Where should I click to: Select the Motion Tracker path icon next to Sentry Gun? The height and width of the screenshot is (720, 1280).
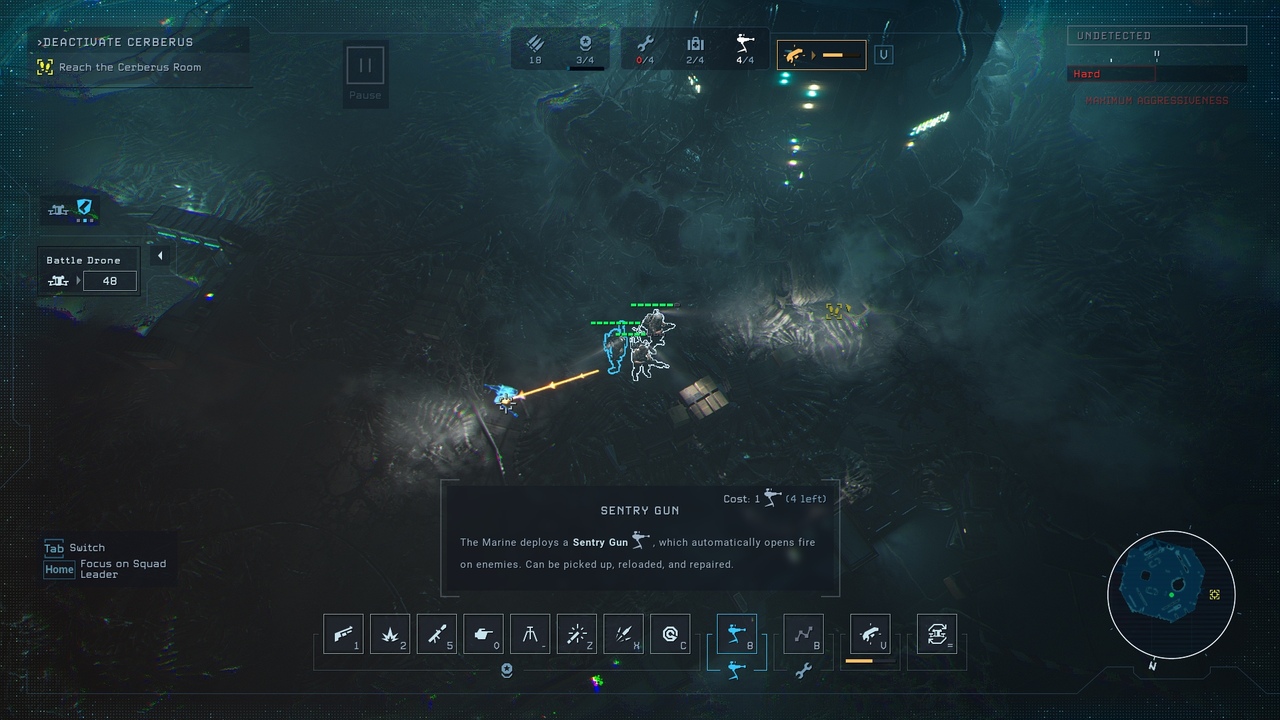point(804,633)
